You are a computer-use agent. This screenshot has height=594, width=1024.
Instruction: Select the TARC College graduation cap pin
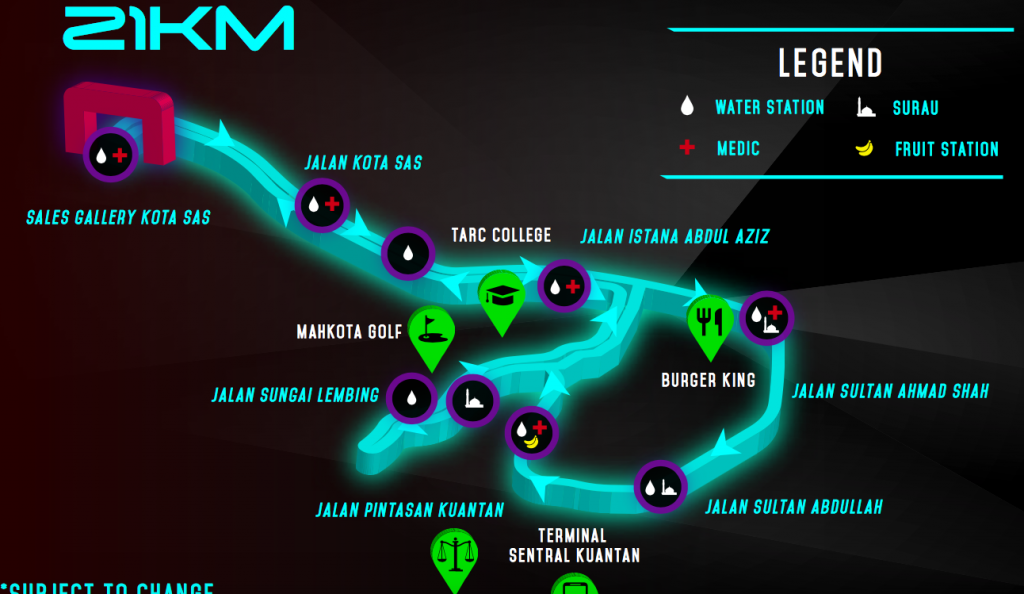[500, 294]
